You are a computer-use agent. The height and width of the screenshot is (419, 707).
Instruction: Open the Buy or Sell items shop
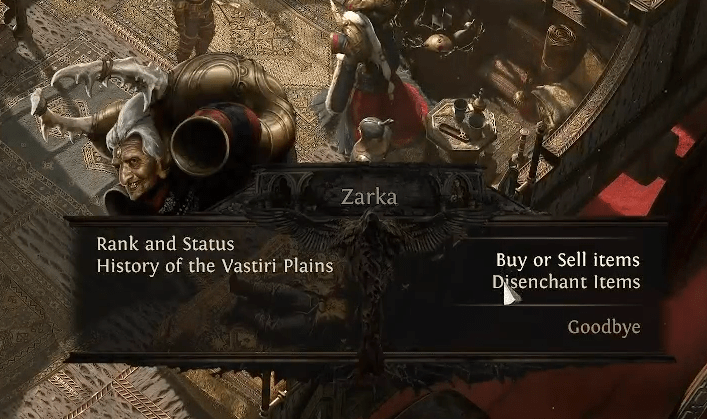pos(567,260)
